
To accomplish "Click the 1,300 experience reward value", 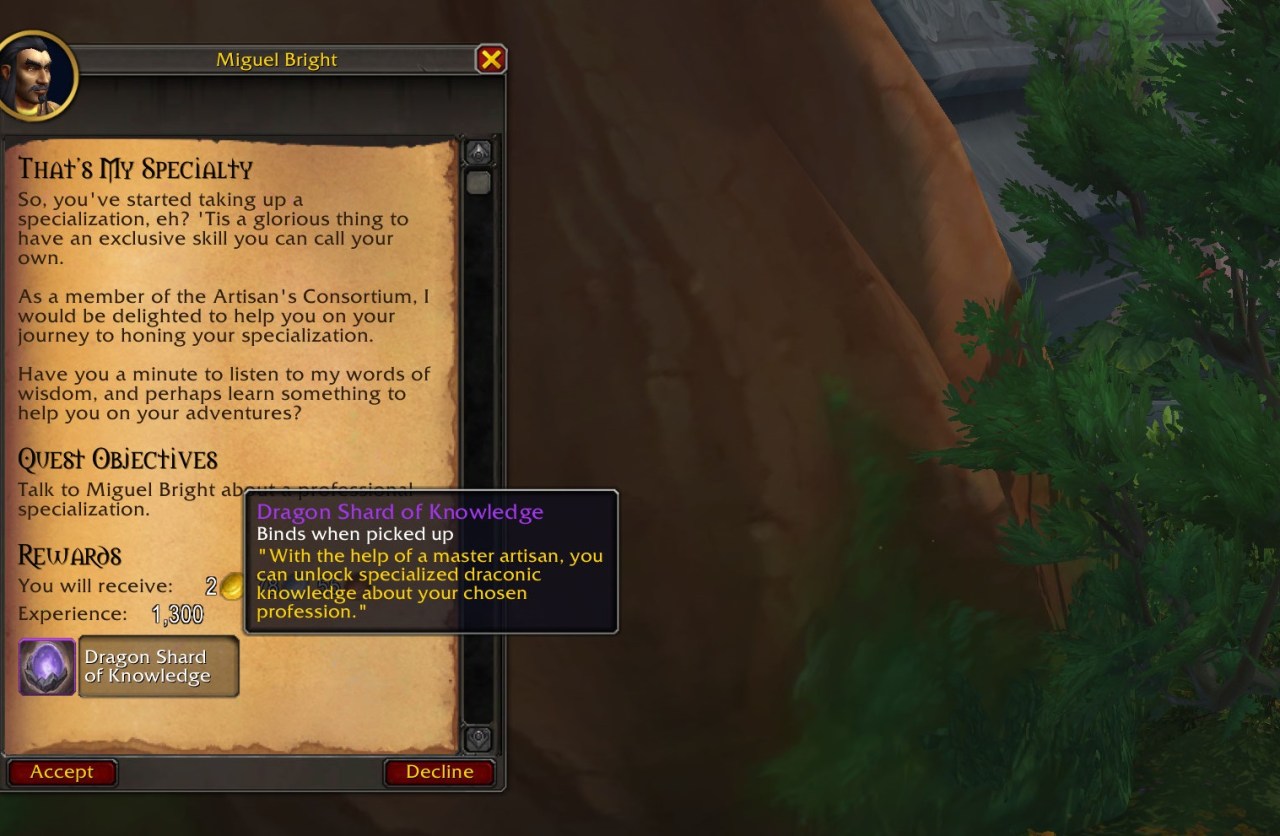I will [x=180, y=613].
